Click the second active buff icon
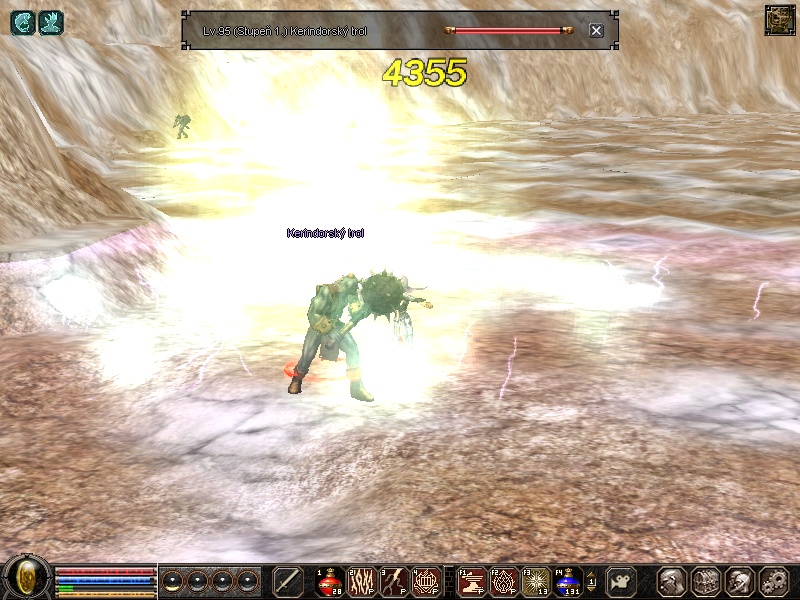 point(50,22)
